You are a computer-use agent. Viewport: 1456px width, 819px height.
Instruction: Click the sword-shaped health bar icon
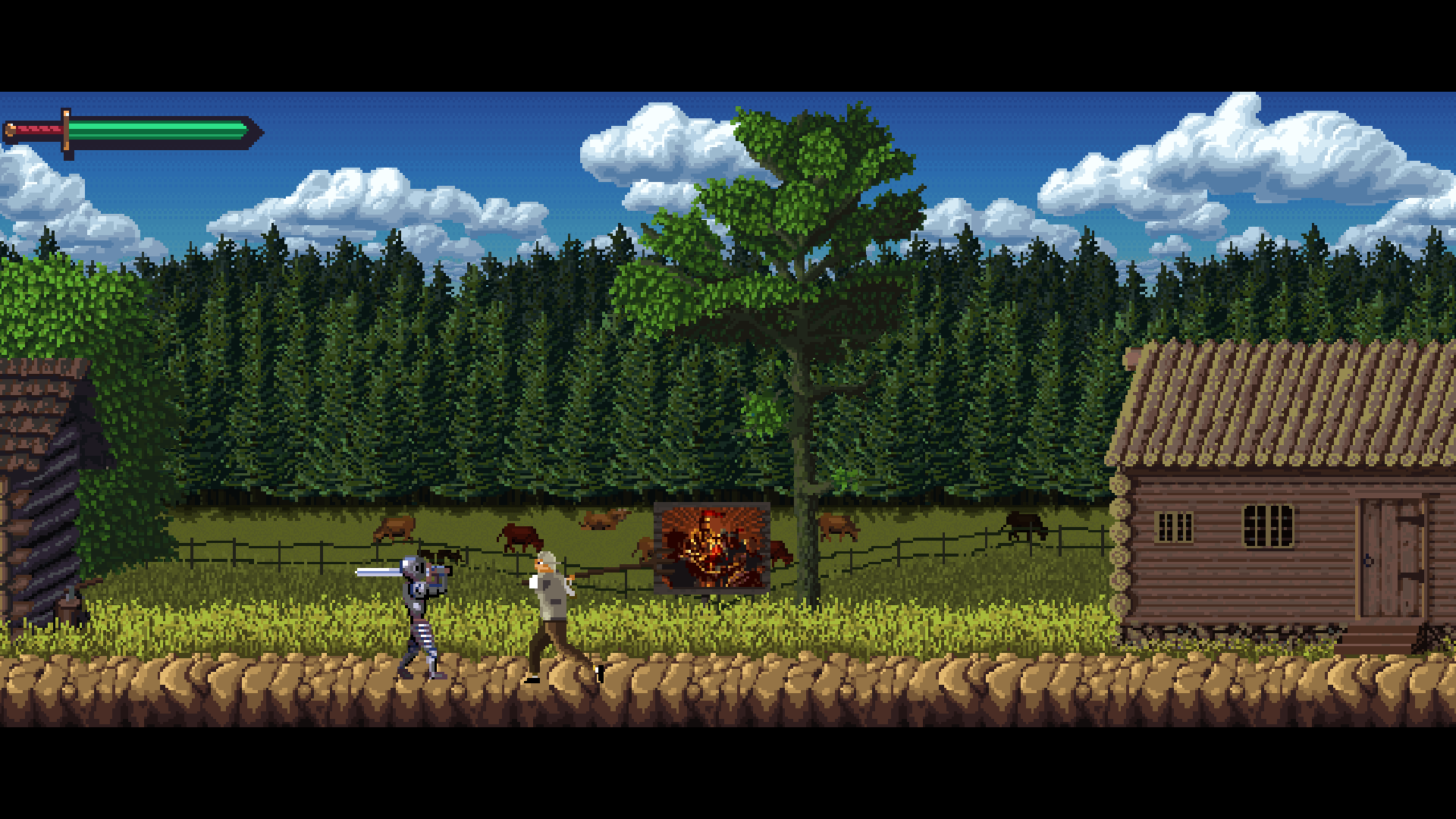[129, 129]
